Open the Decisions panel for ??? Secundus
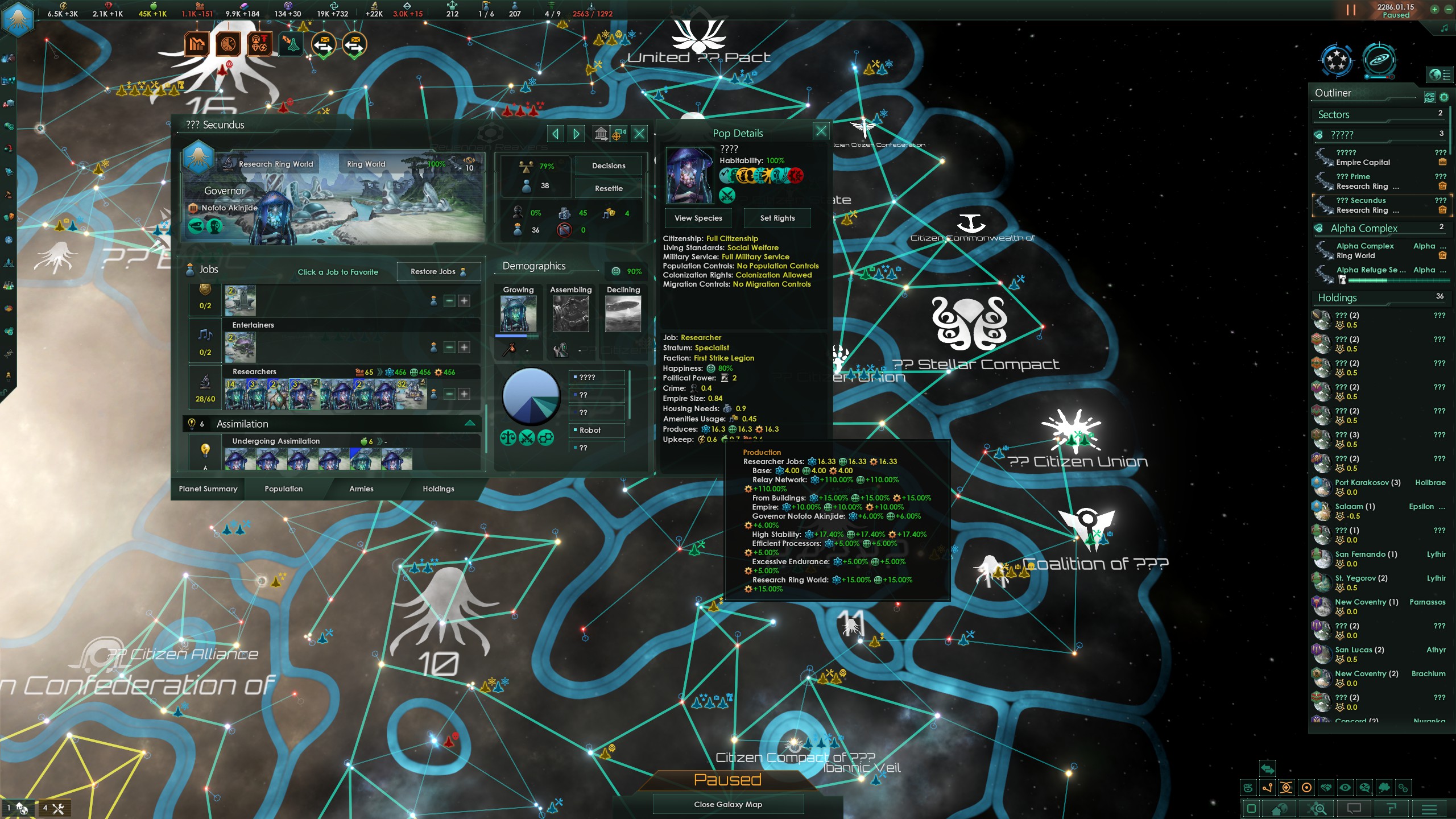Screen dimensions: 1456x819 click(607, 166)
